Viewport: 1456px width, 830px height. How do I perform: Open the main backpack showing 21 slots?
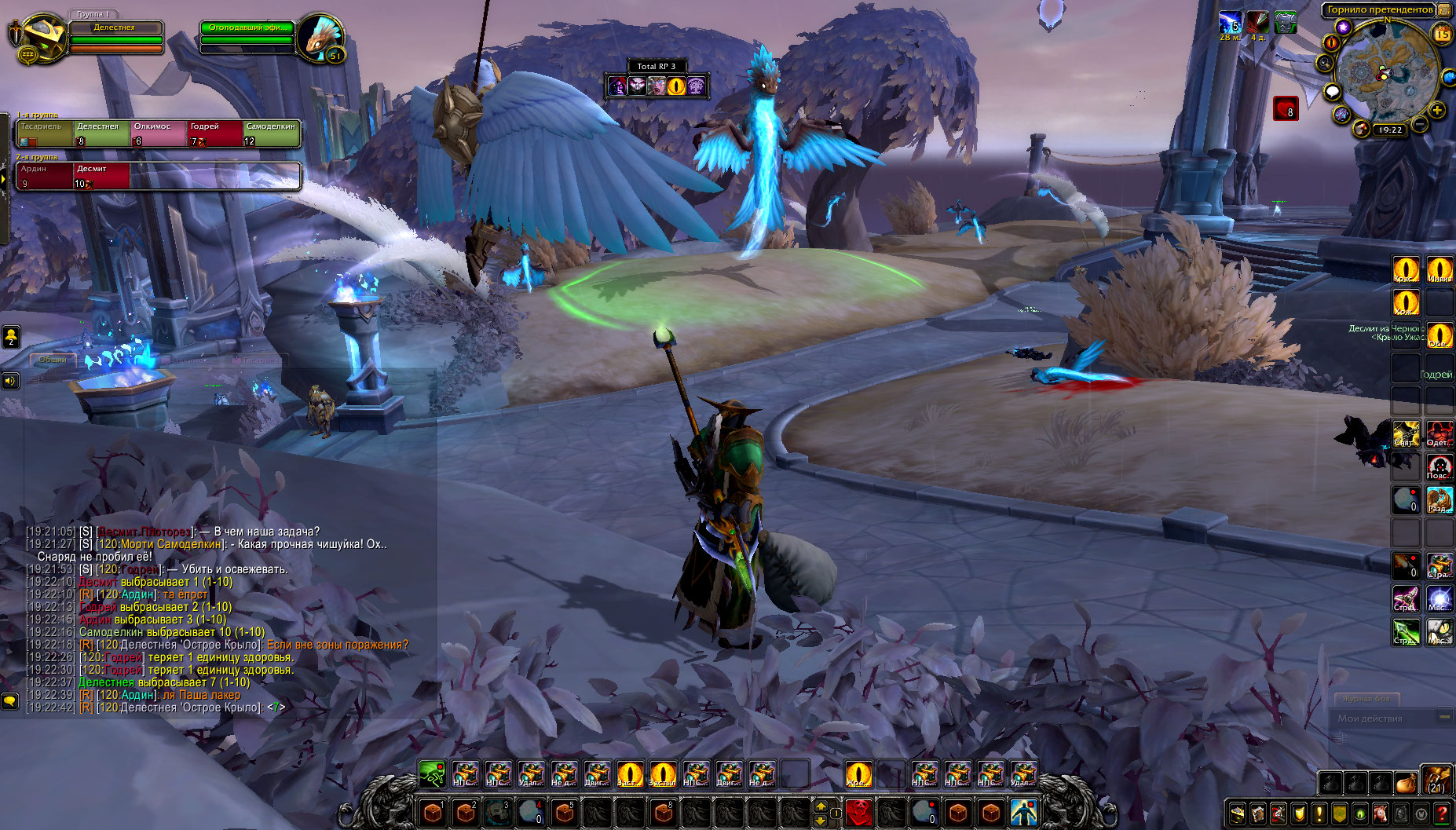pos(1436,782)
